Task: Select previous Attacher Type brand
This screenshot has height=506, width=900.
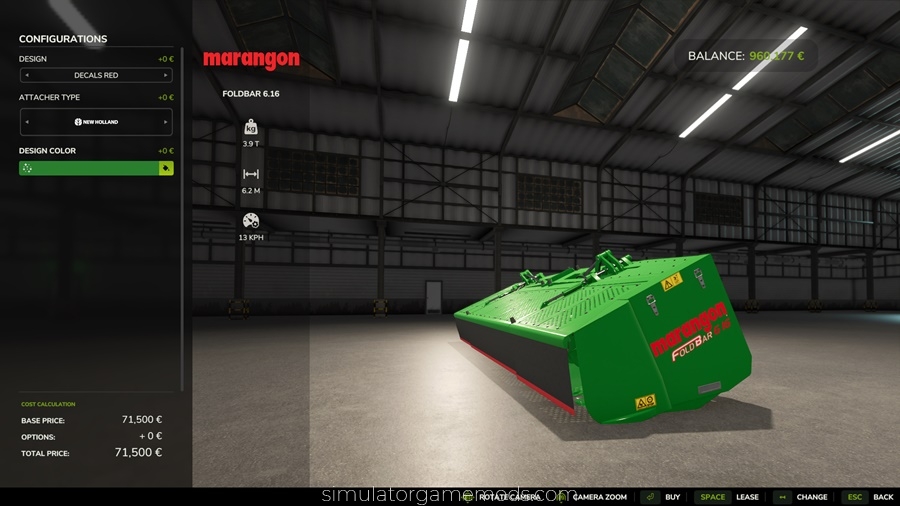Action: pos(26,122)
